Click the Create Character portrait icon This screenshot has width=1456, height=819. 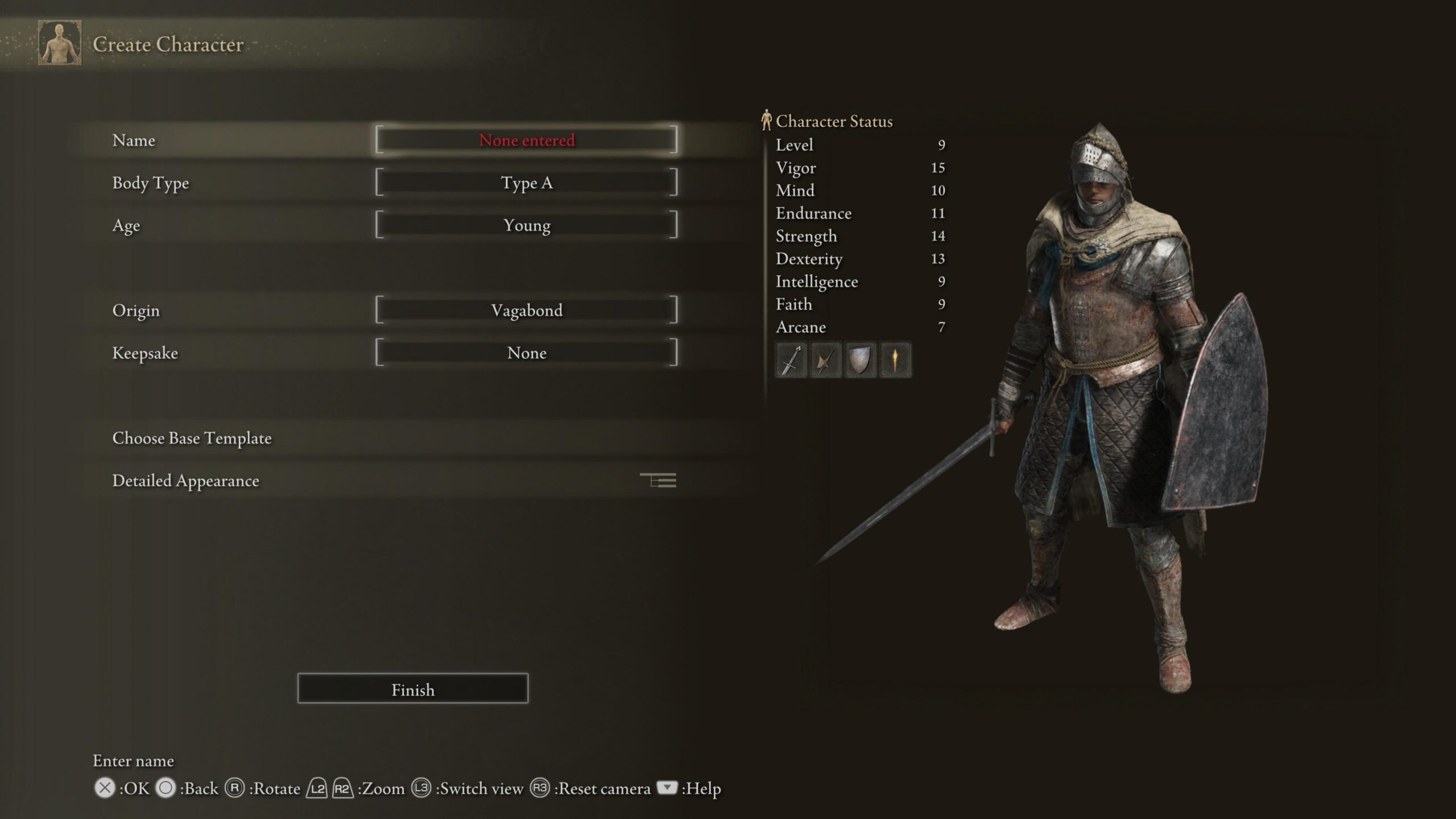coord(59,44)
